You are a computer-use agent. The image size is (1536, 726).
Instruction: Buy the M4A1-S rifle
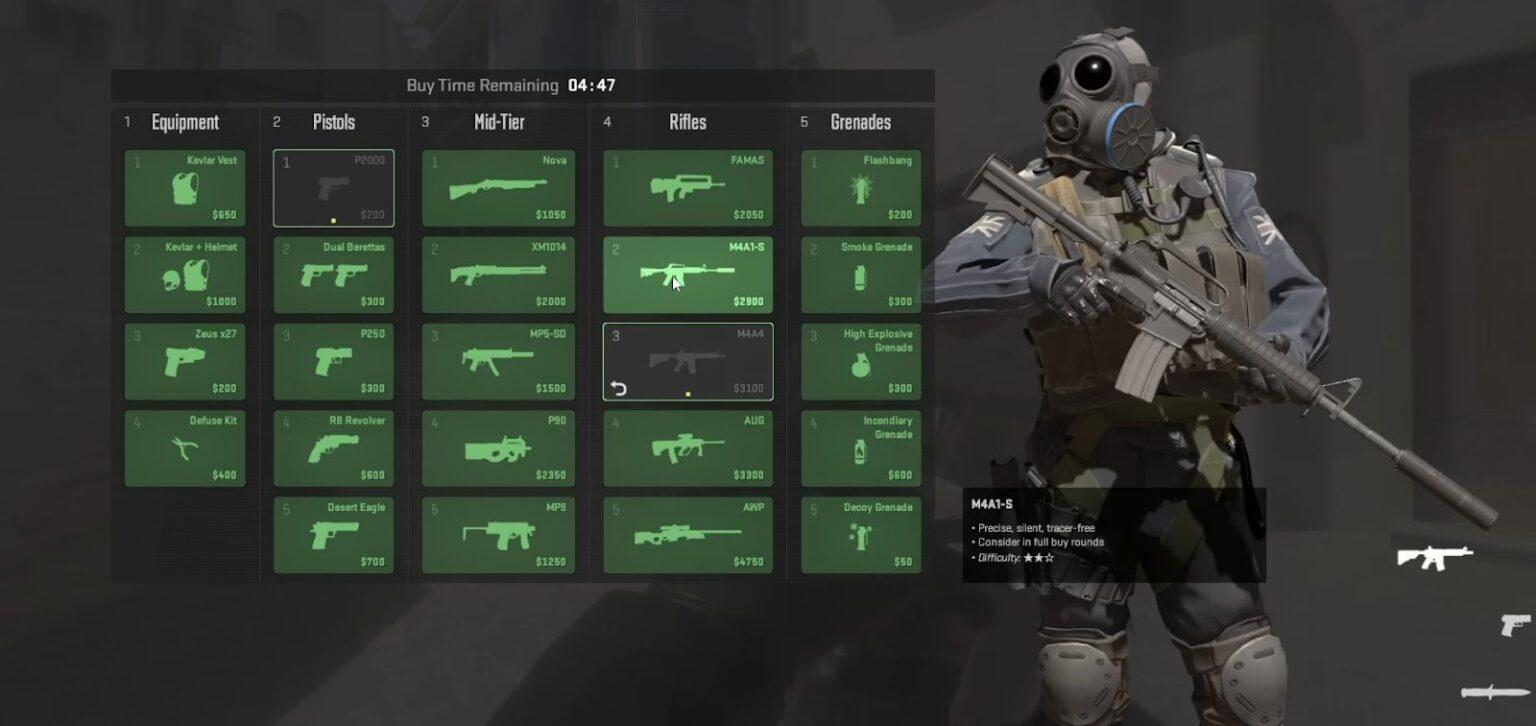(x=687, y=274)
